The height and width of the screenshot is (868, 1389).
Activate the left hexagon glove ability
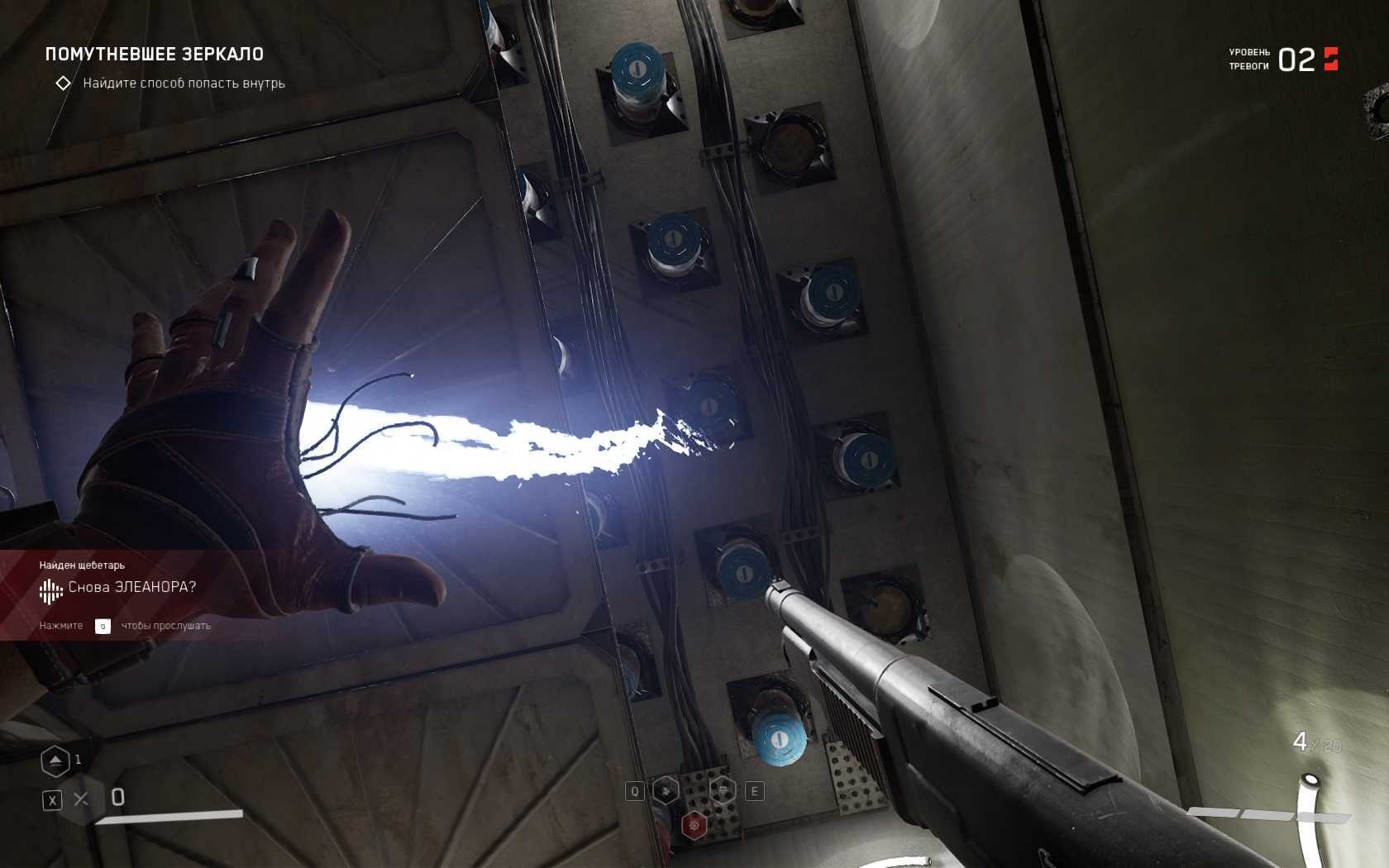pos(666,790)
